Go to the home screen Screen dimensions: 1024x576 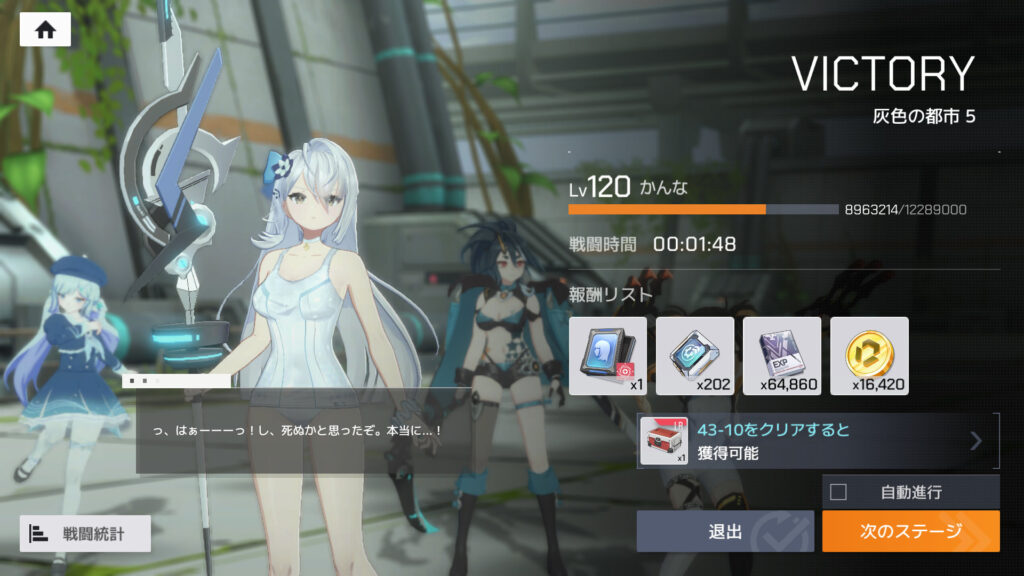pos(45,29)
